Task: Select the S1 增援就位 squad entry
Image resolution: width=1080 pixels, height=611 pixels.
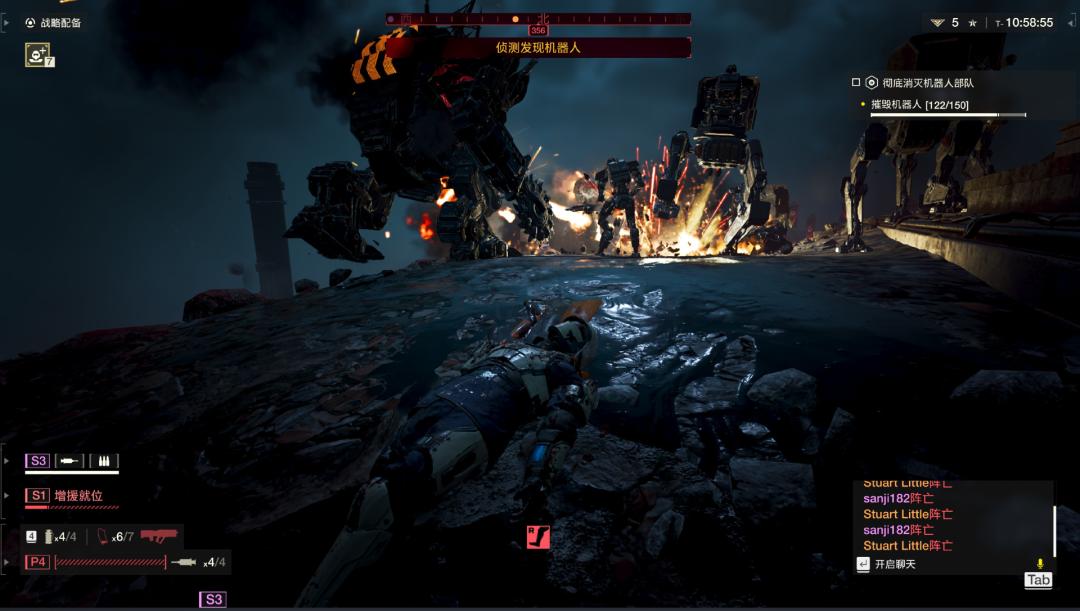Action: 78,495
